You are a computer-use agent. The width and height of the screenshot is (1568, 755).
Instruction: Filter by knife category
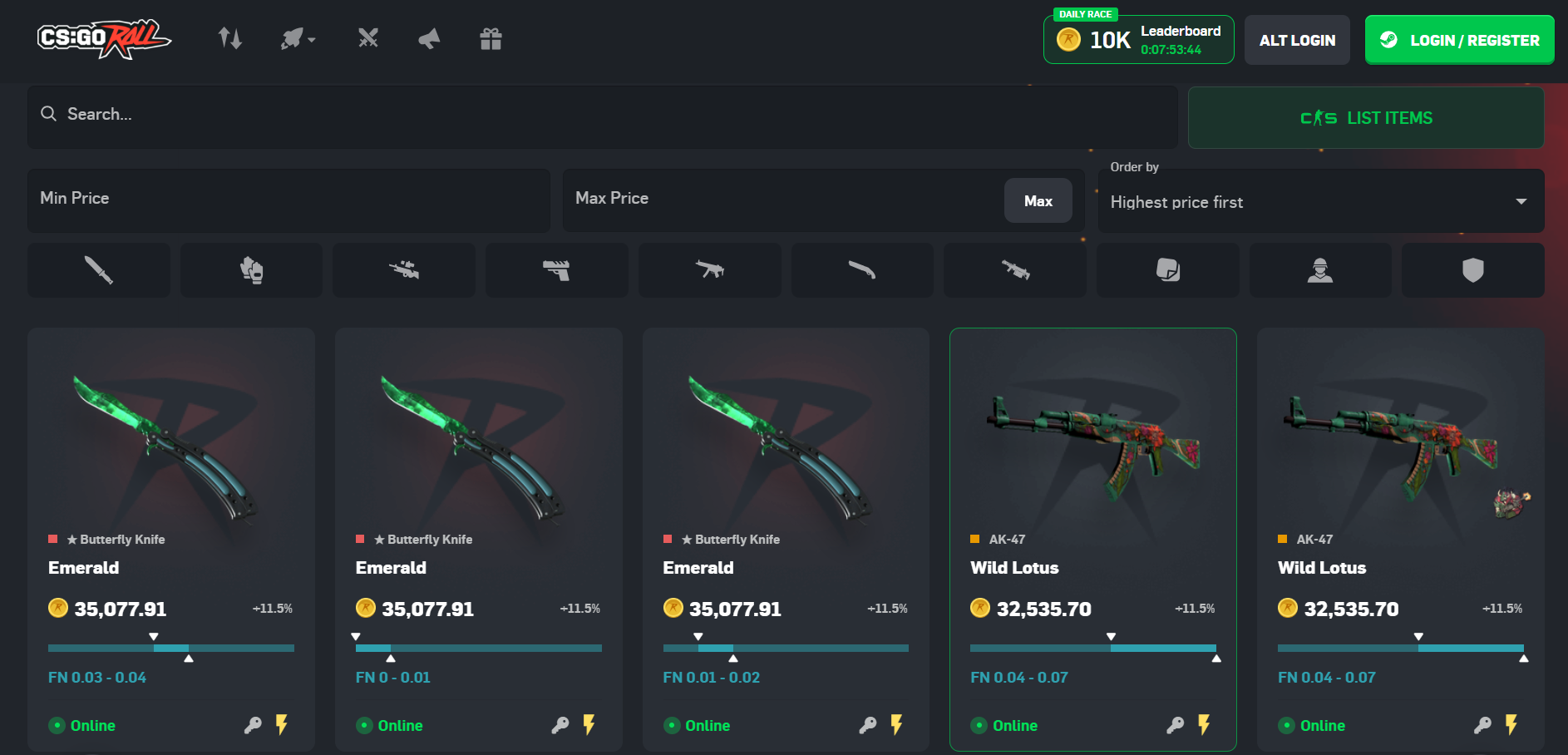[98, 270]
